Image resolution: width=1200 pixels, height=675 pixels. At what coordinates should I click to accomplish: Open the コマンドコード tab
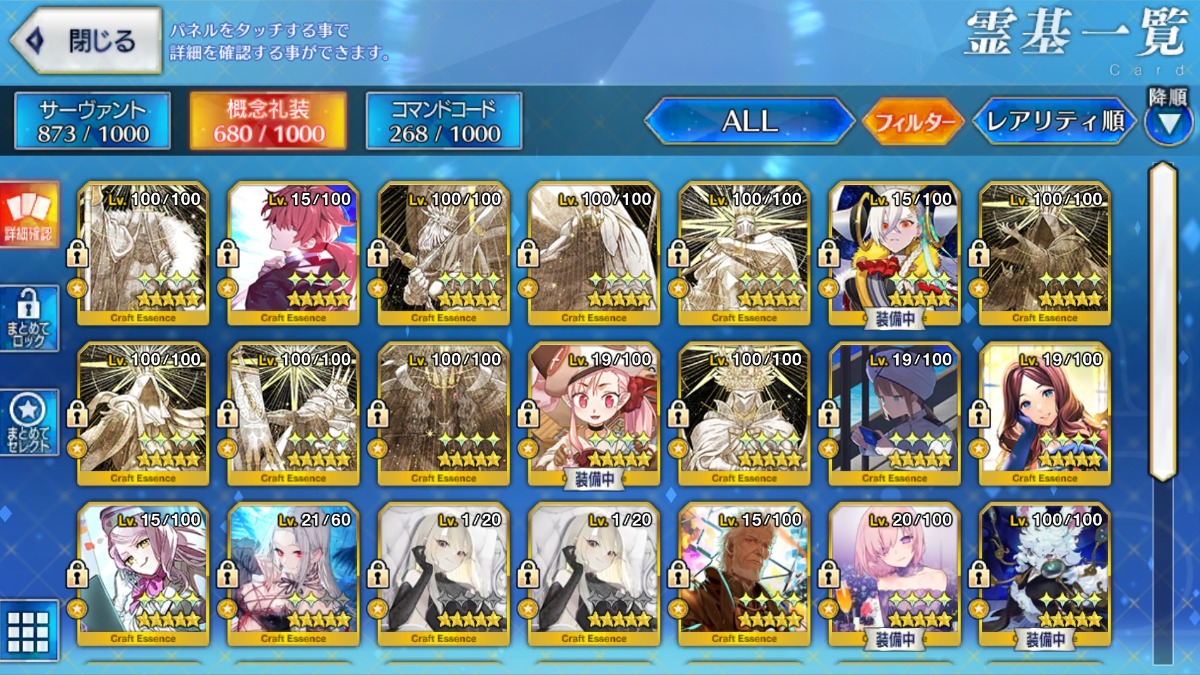coord(444,122)
